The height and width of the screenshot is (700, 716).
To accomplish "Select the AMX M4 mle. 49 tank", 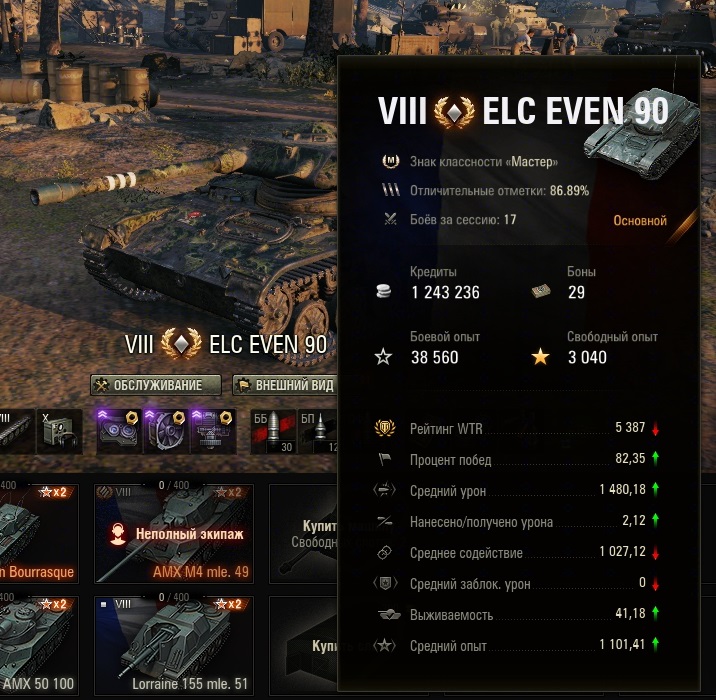I will click(x=174, y=533).
